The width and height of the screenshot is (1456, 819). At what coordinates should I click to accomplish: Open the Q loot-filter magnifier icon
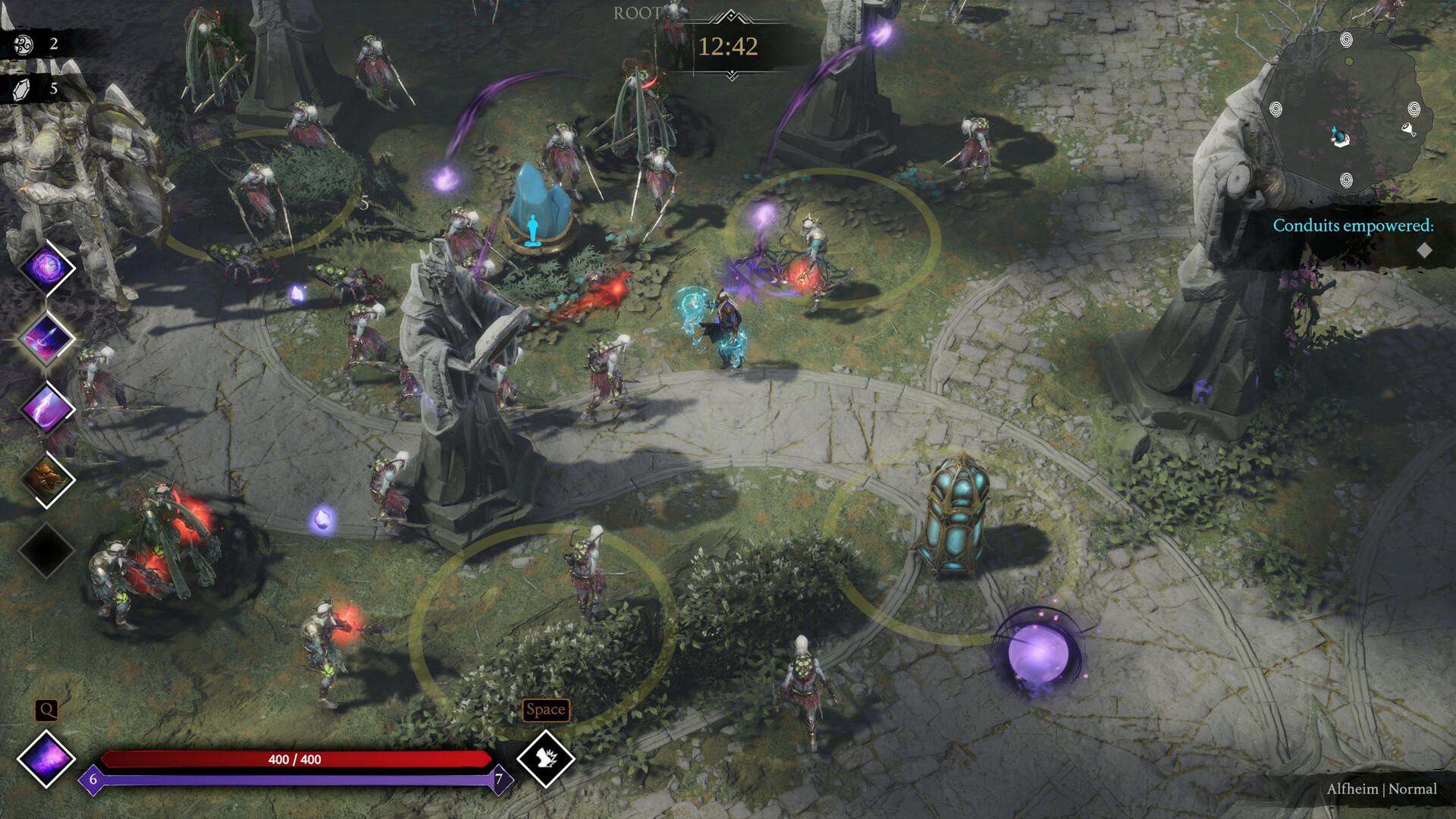(47, 710)
